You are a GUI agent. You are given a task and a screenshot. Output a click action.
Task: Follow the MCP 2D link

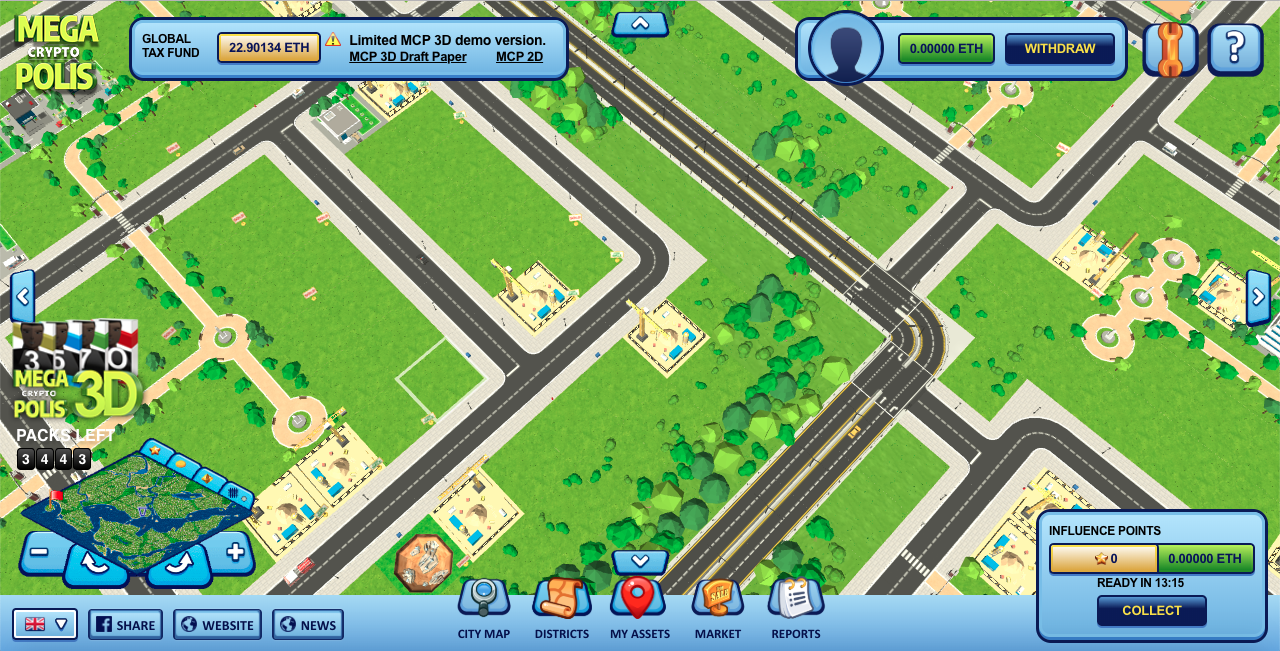point(519,57)
